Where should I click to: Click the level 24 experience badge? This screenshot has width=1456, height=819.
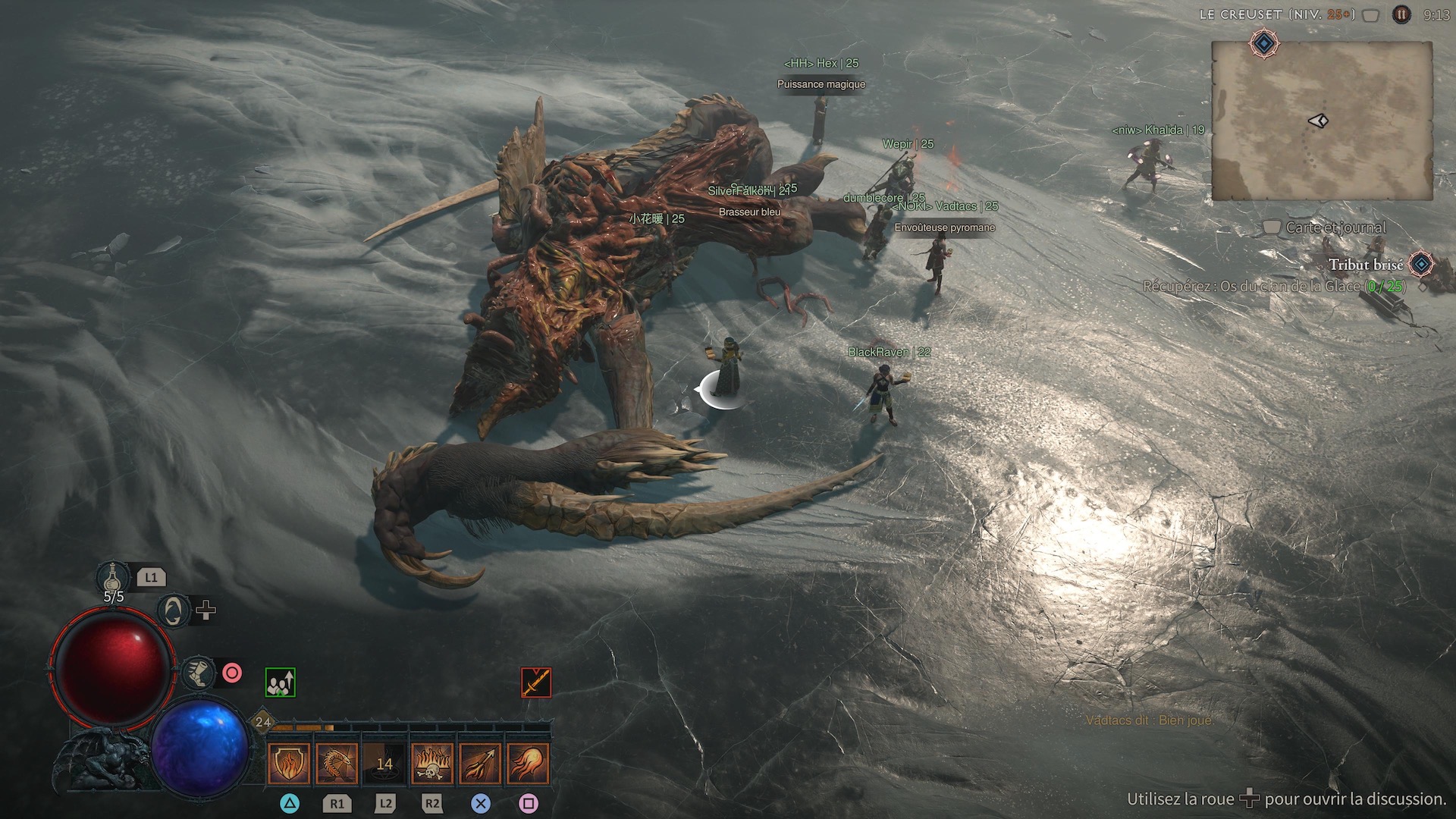[x=263, y=722]
